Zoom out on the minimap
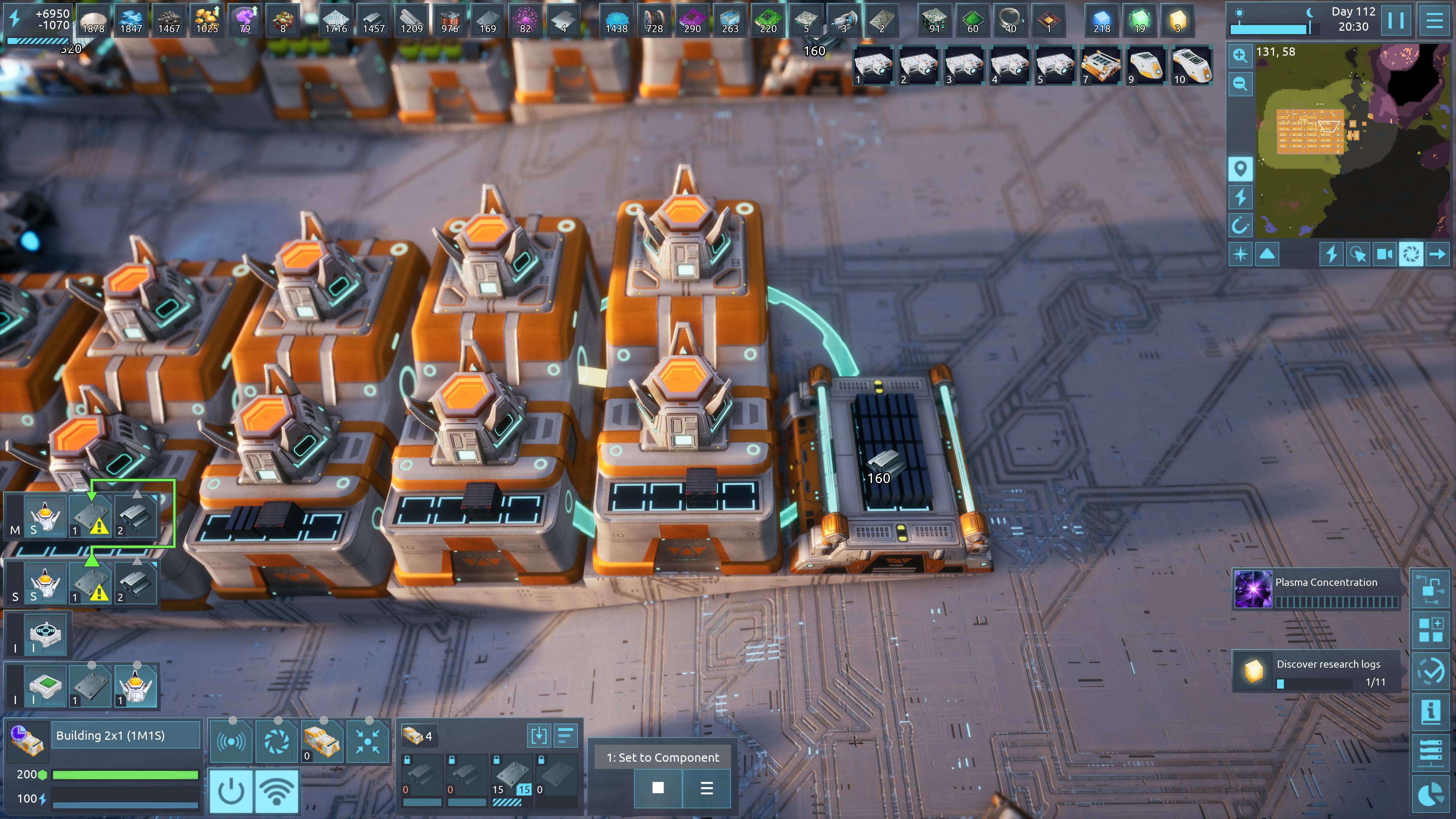The image size is (1456, 819). point(1240,84)
